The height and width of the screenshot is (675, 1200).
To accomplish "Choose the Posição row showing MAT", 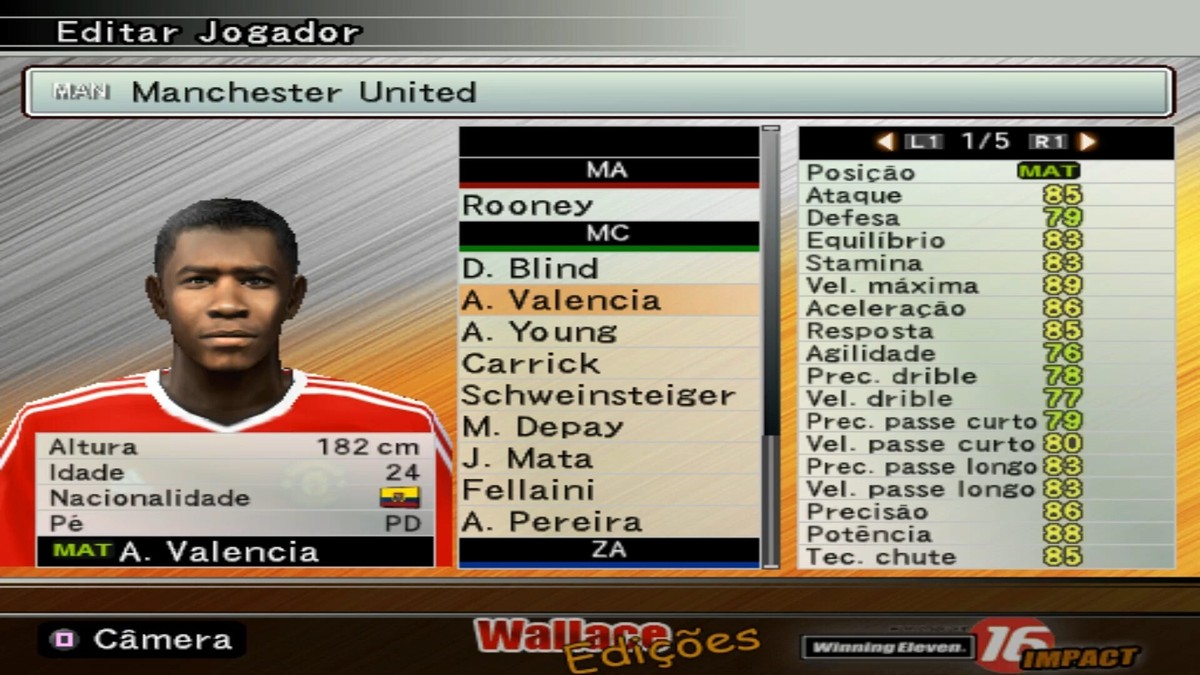I will tap(985, 172).
